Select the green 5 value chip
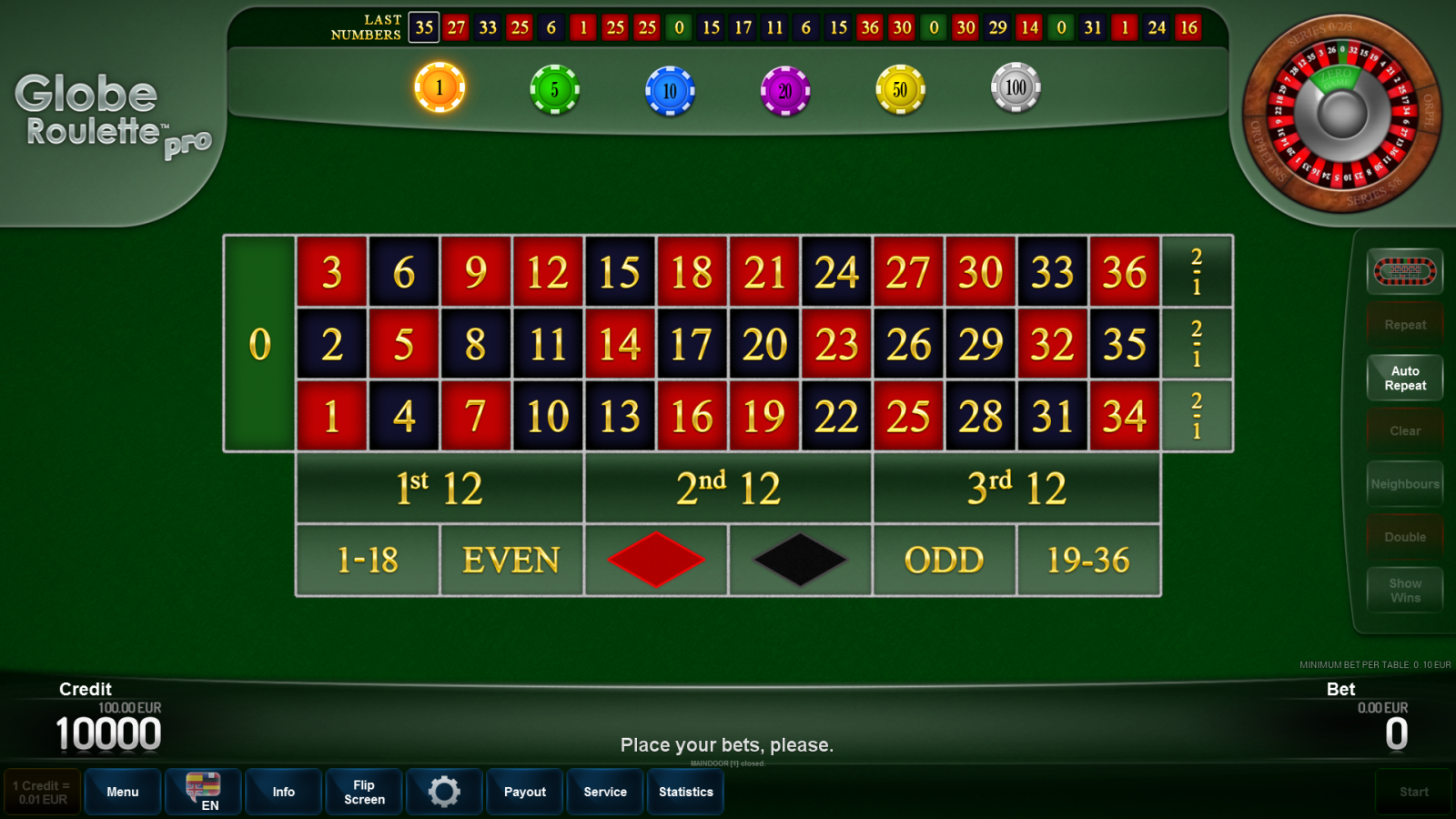The width and height of the screenshot is (1456, 819). [x=555, y=88]
